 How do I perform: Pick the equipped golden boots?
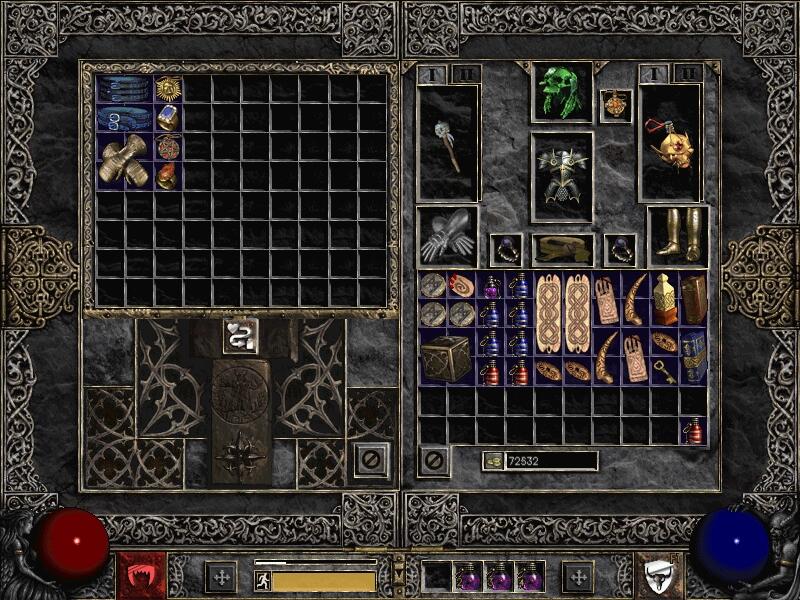pyautogui.click(x=677, y=237)
